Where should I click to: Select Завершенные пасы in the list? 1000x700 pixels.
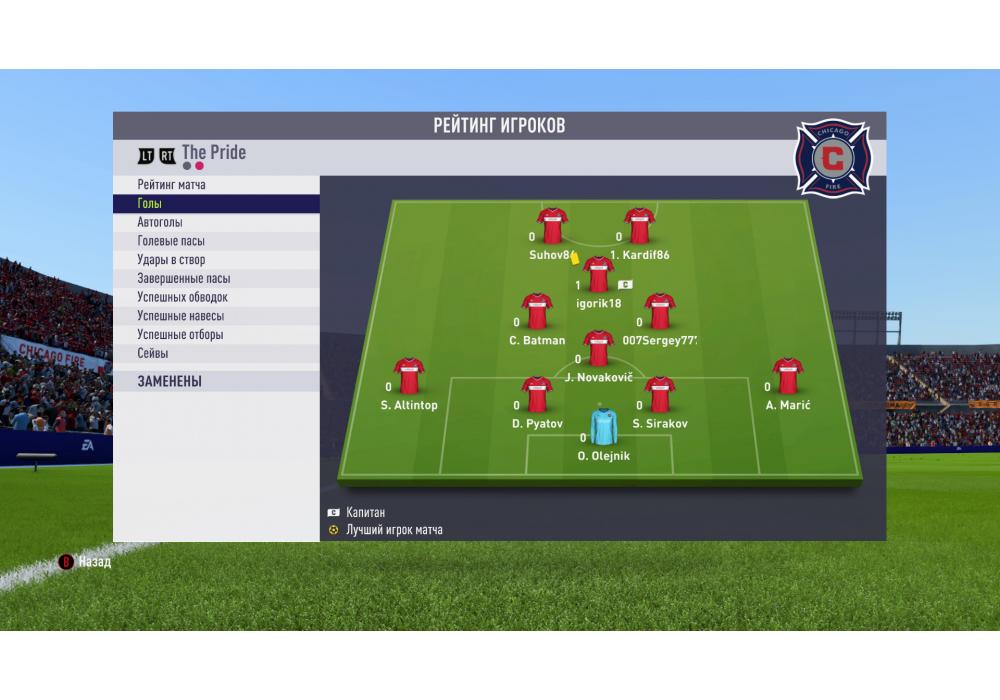coord(216,279)
